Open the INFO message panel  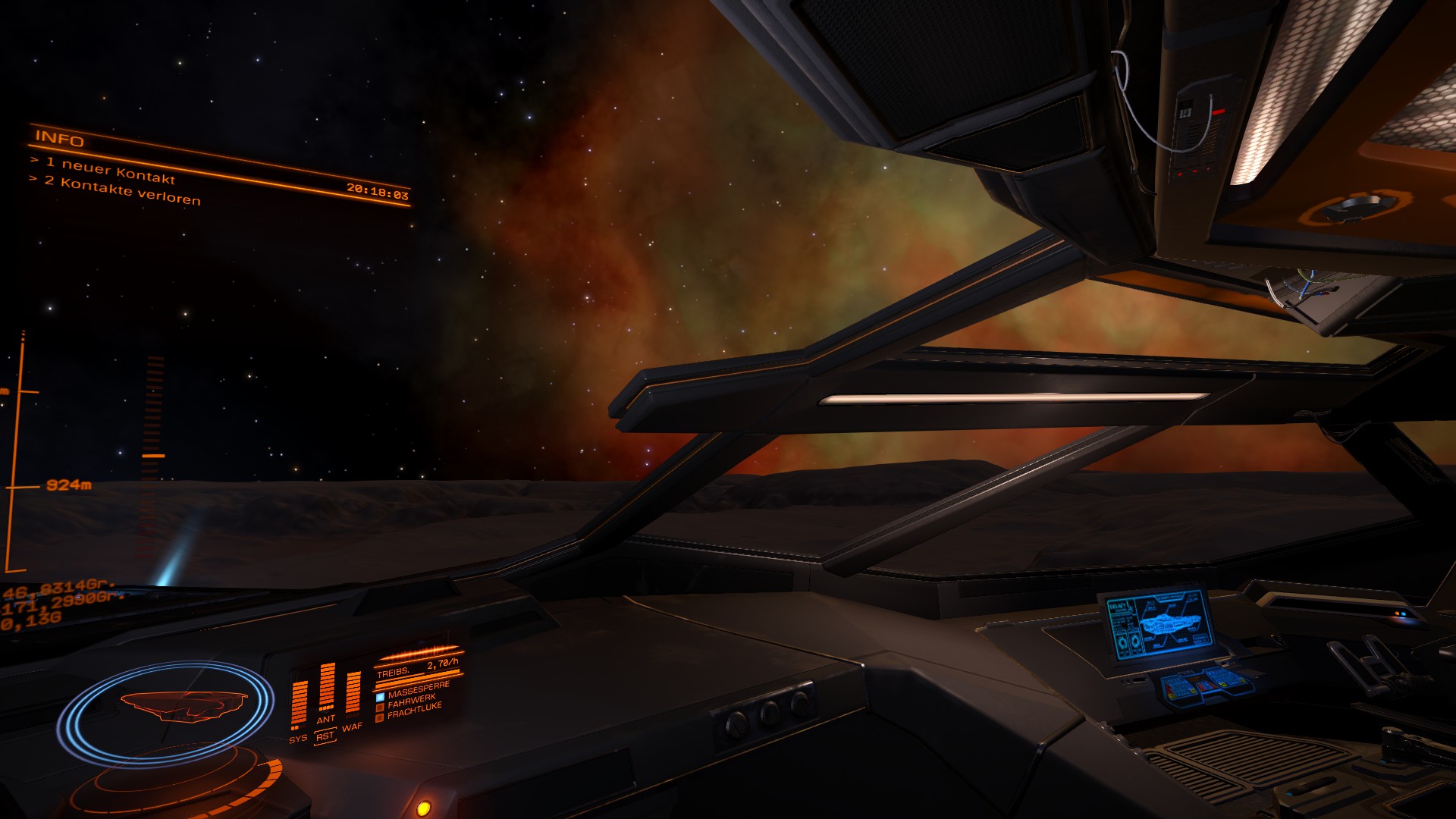(x=60, y=140)
